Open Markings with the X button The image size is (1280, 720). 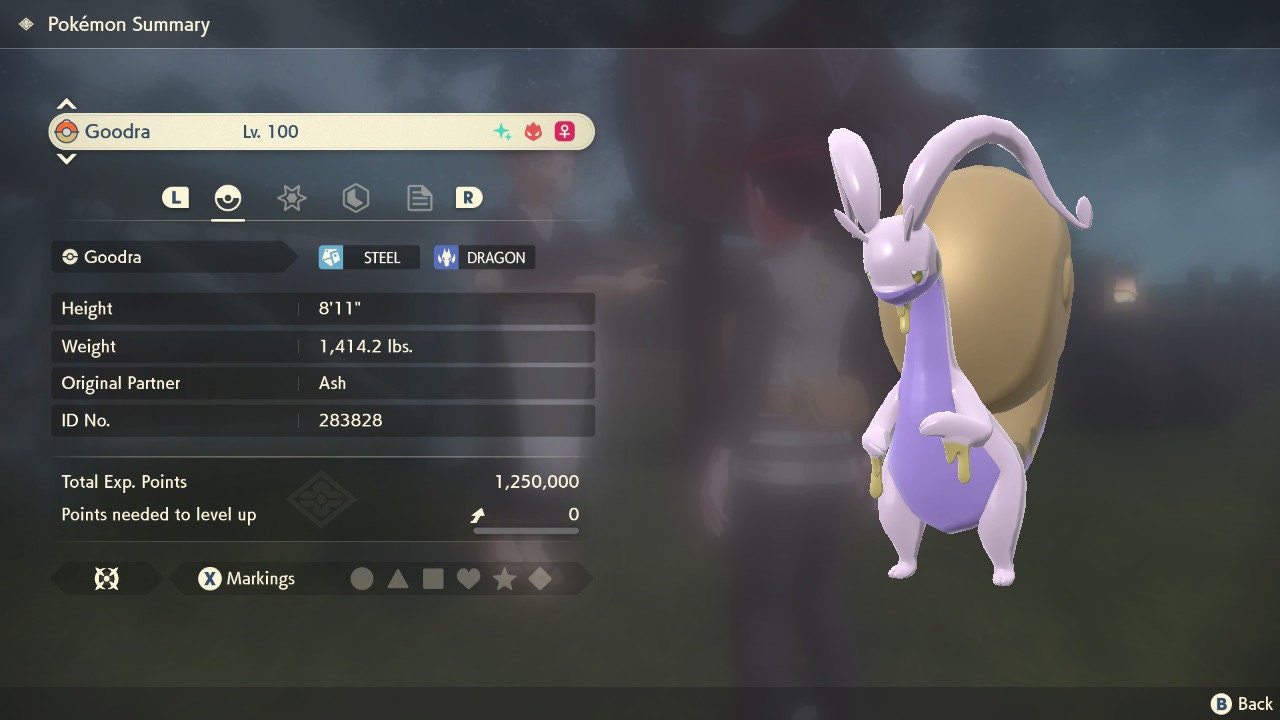(210, 578)
